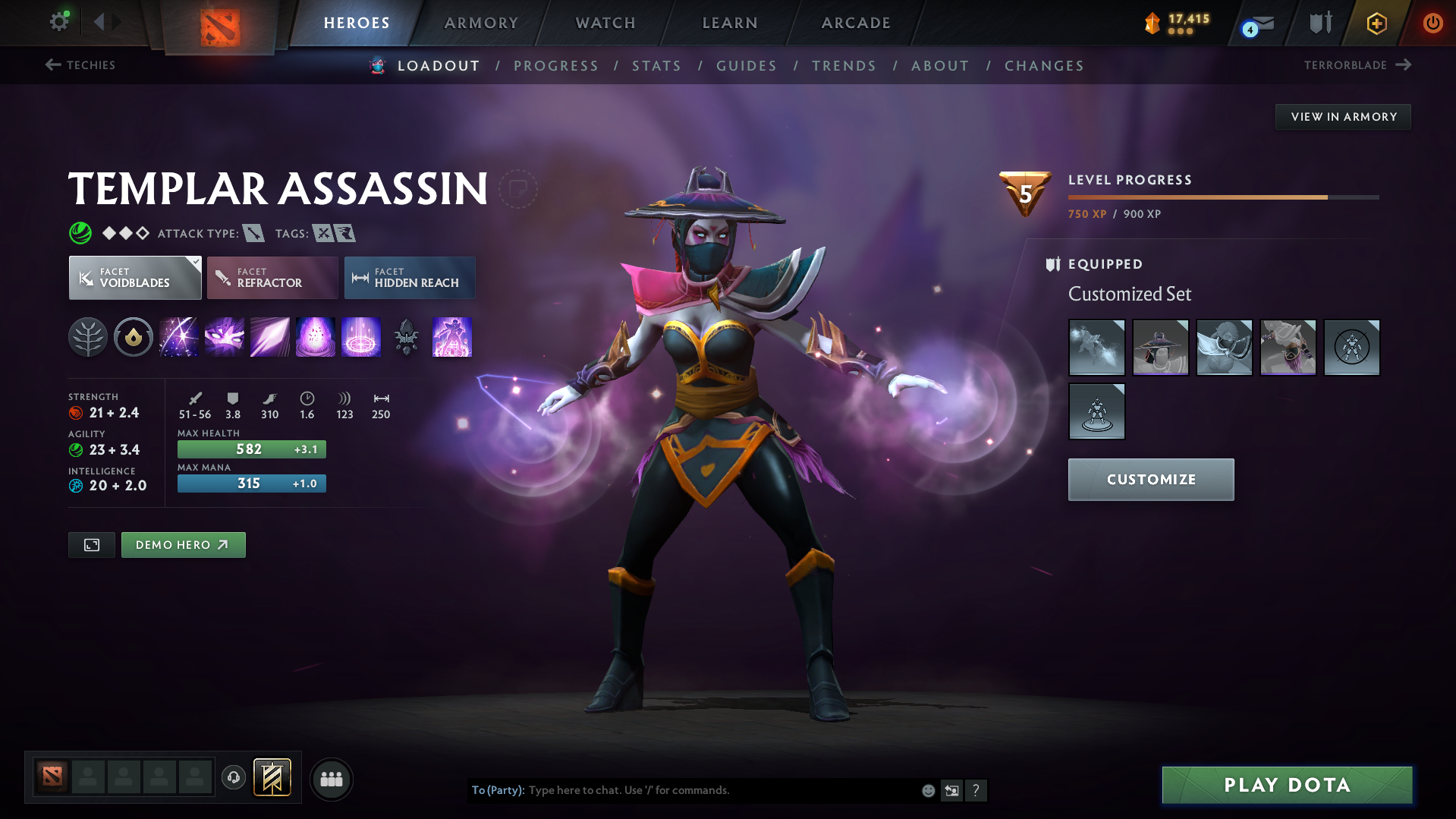Launch Demo Hero mode
The width and height of the screenshot is (1456, 819).
183,545
